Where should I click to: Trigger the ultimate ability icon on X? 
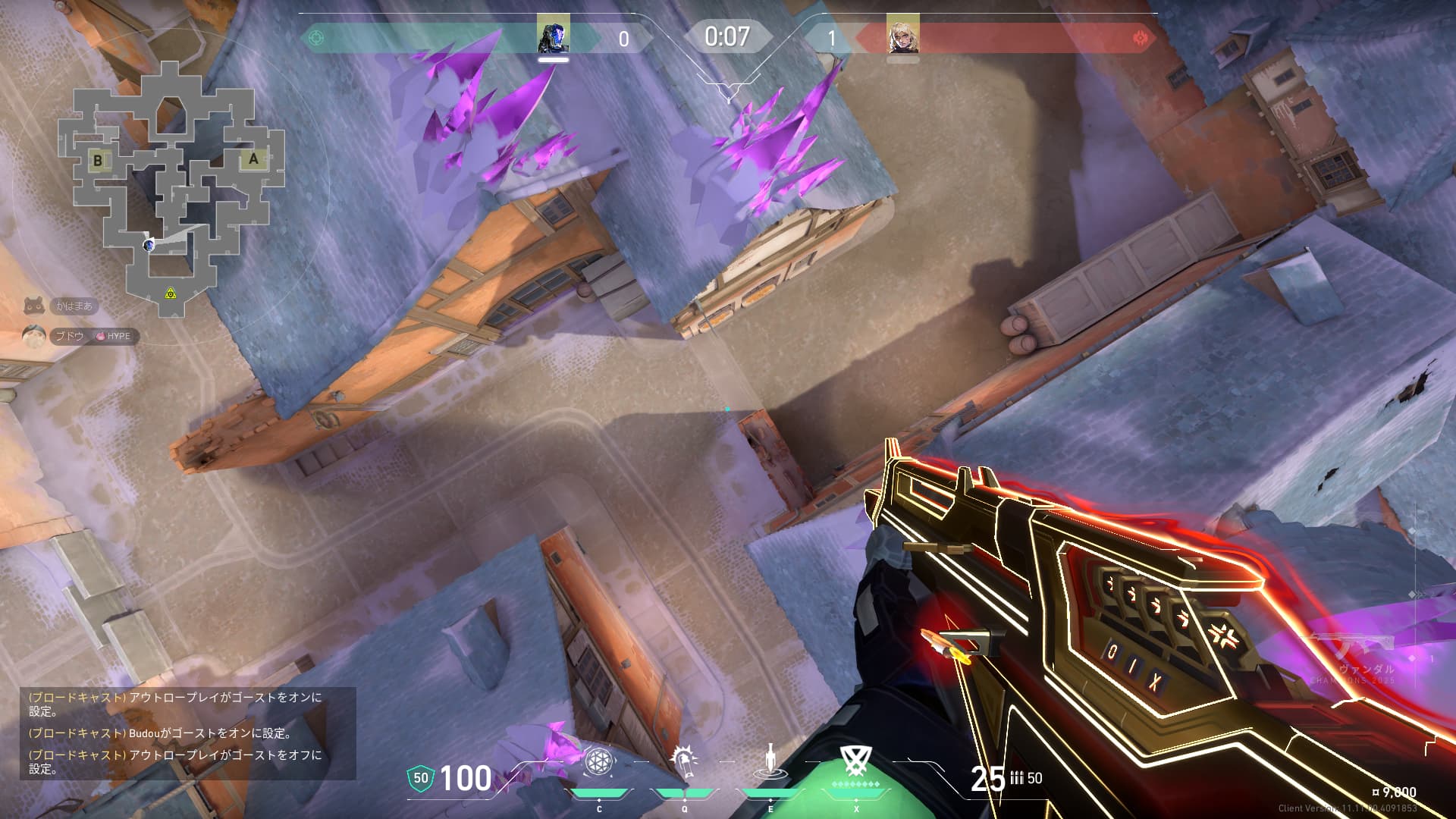pyautogui.click(x=856, y=761)
